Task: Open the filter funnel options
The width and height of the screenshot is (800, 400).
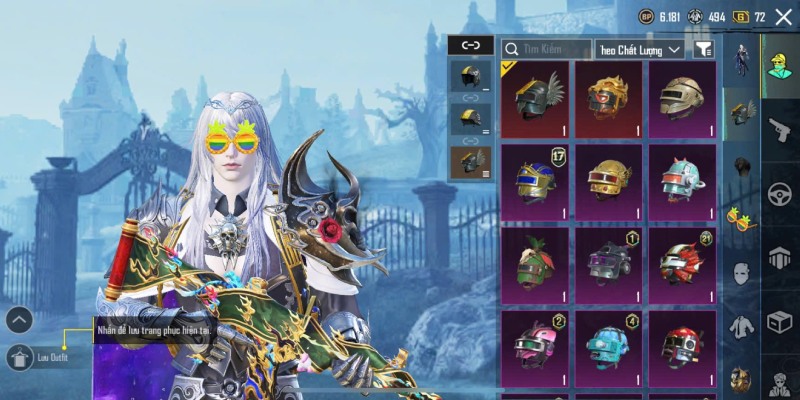Action: 703,48
